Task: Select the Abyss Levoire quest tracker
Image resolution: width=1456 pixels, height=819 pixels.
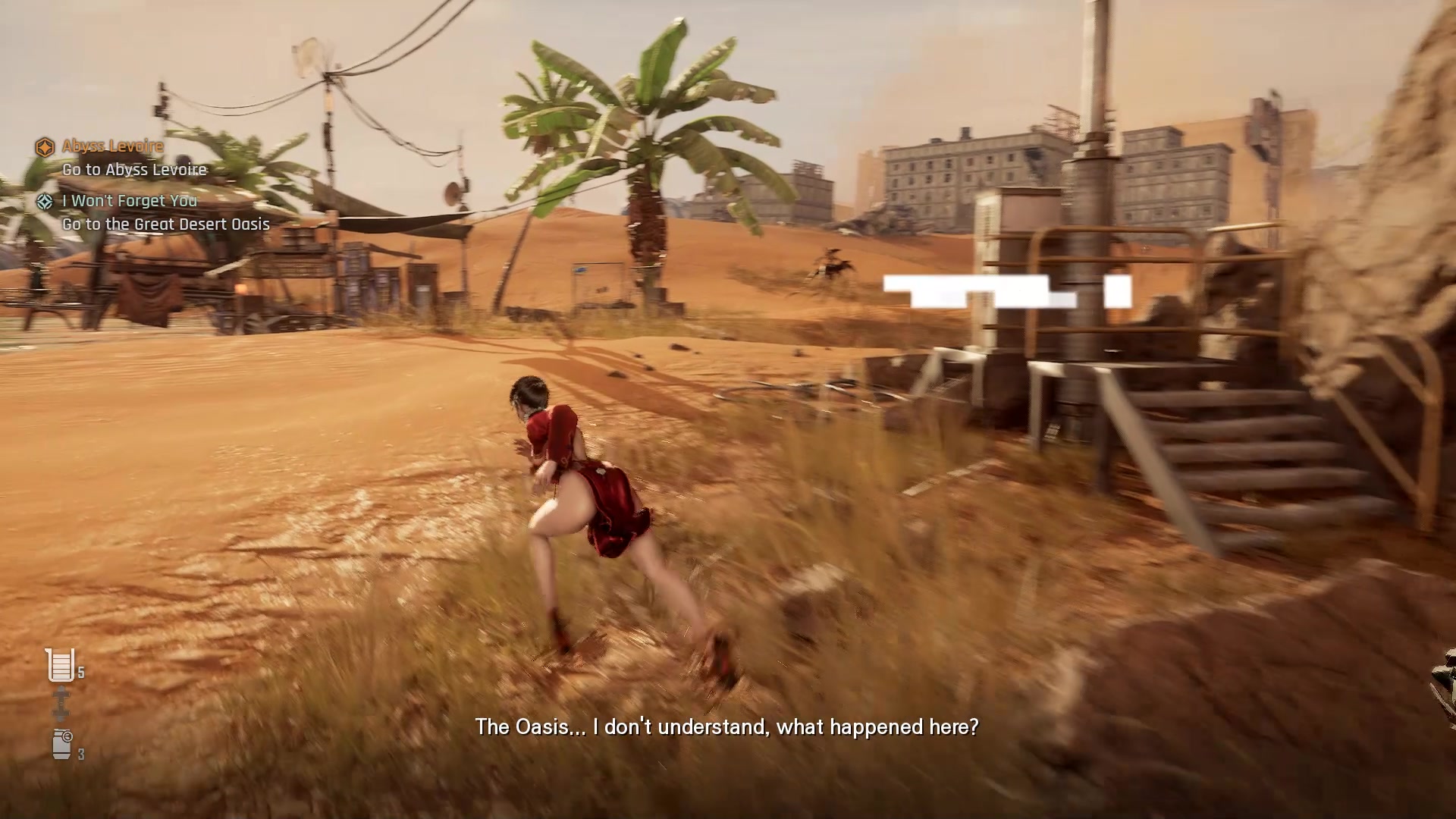Action: coord(112,146)
